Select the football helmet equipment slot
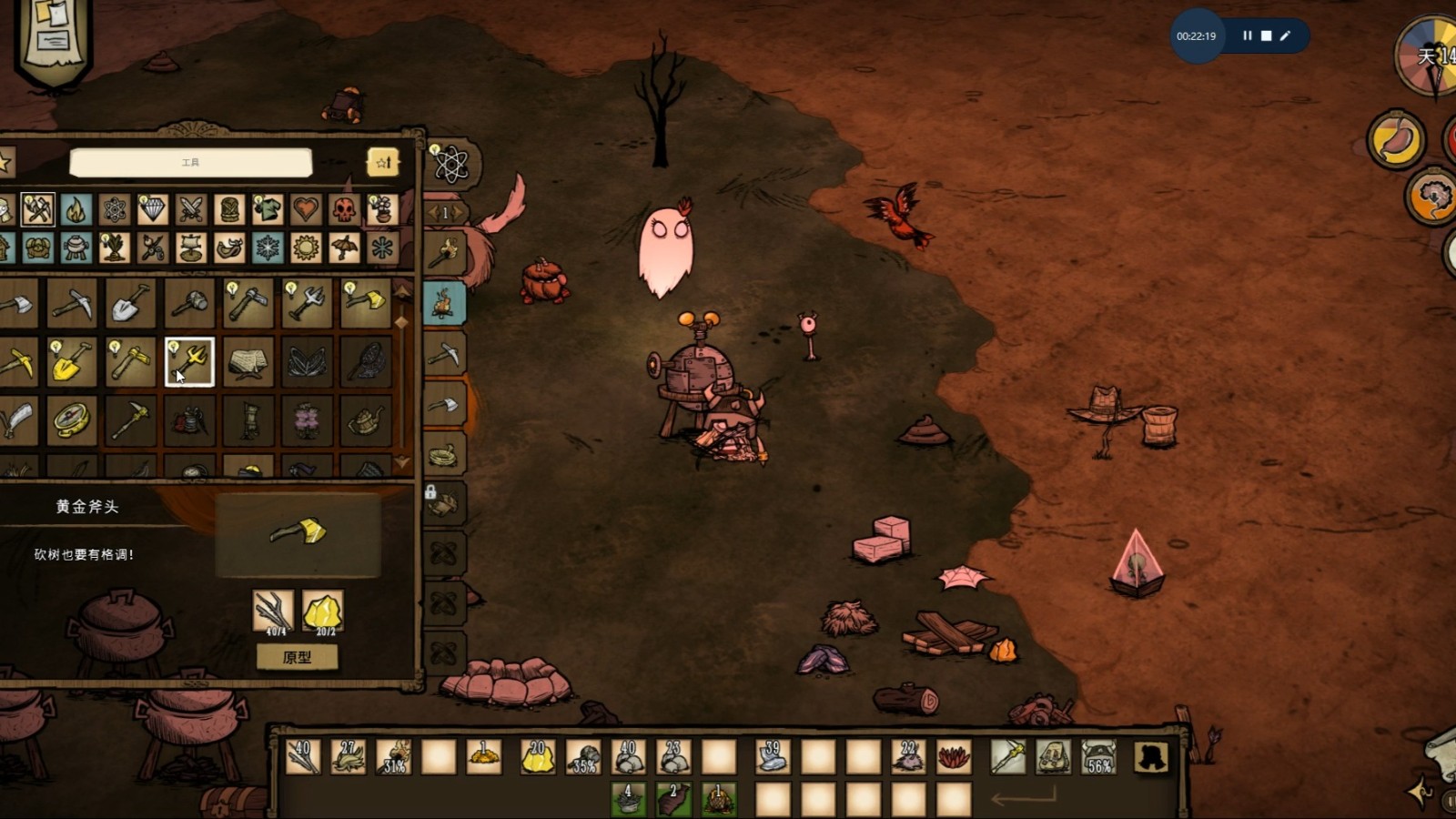The width and height of the screenshot is (1456, 819). point(1098,756)
